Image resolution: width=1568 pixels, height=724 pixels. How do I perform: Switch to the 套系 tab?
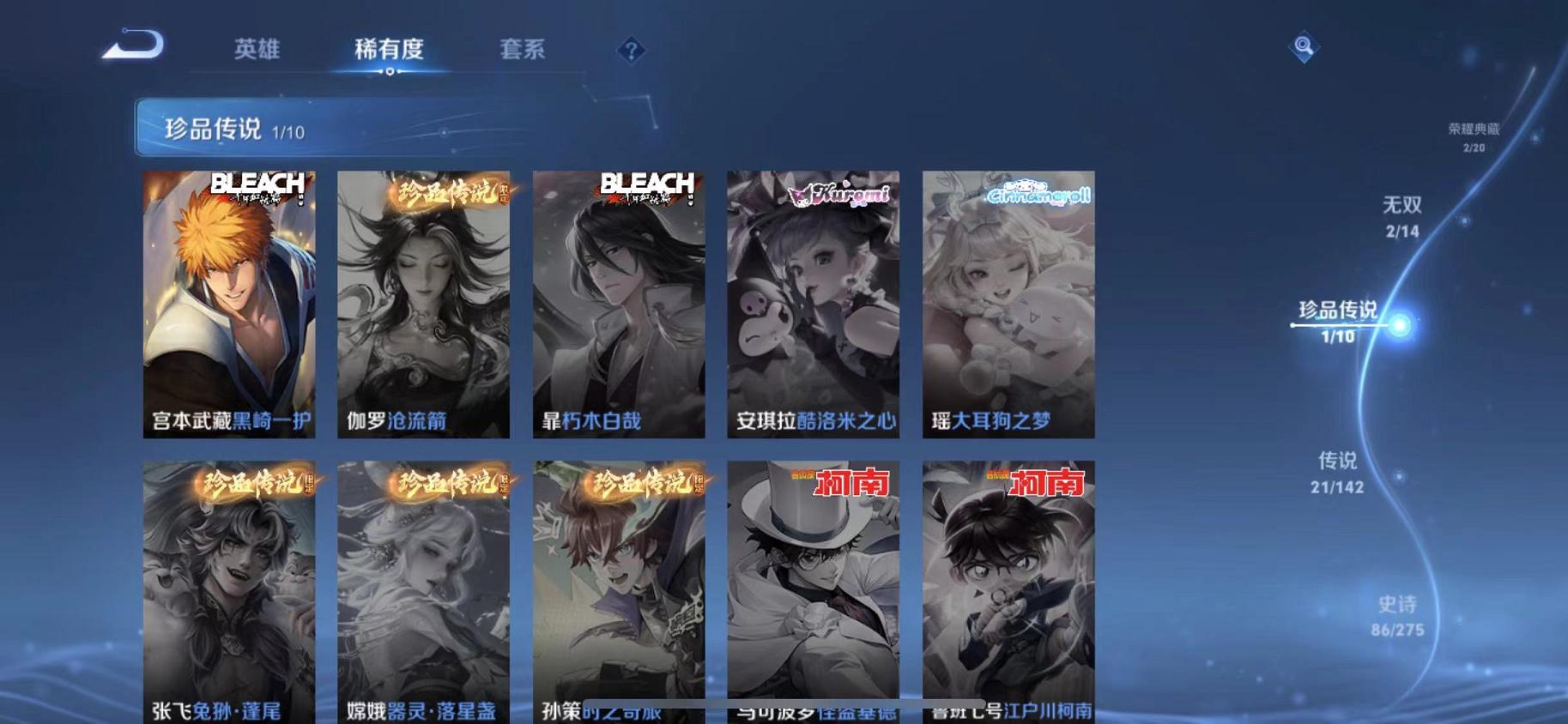click(522, 50)
